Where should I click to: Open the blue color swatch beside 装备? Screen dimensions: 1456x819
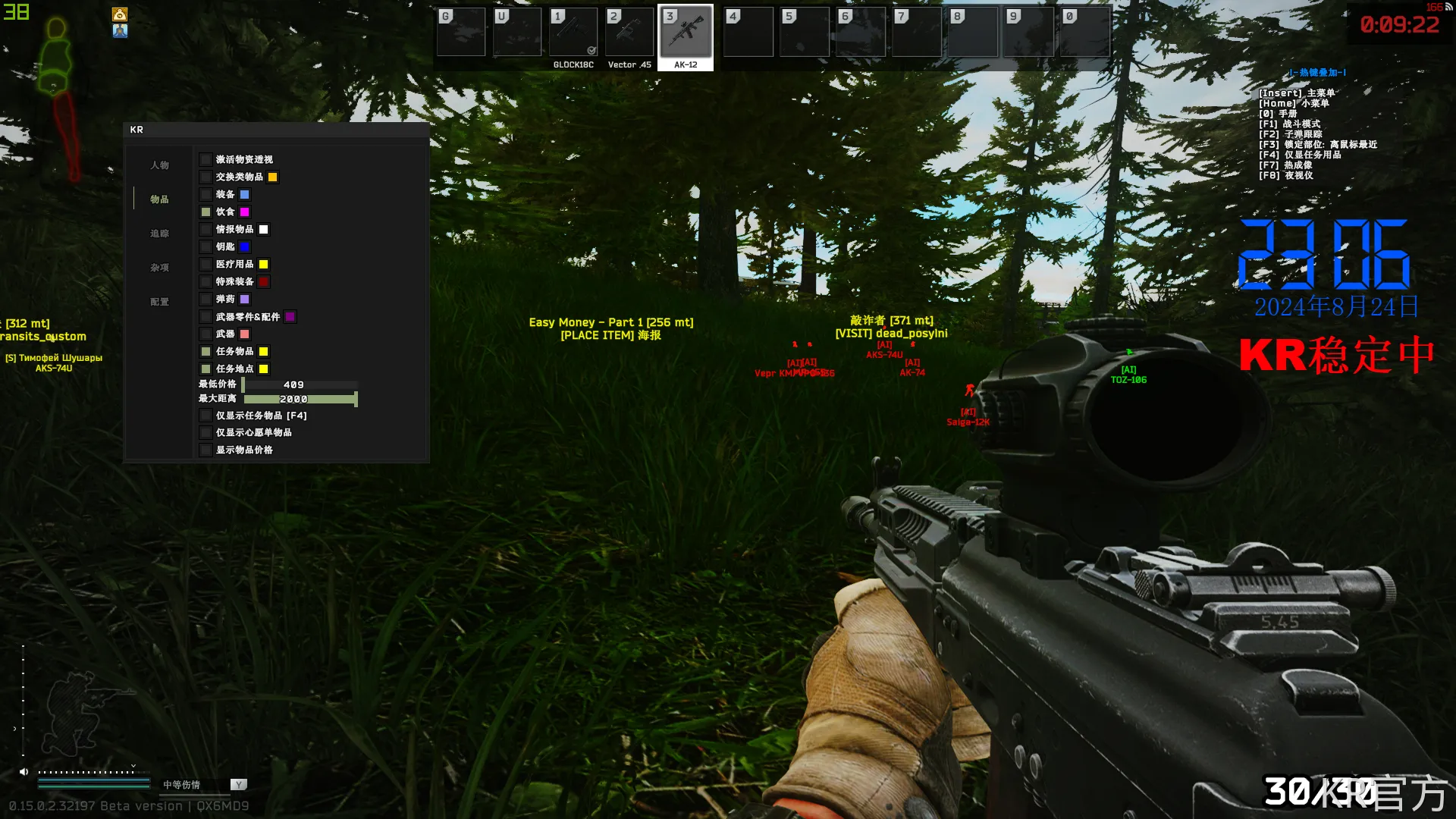(245, 195)
